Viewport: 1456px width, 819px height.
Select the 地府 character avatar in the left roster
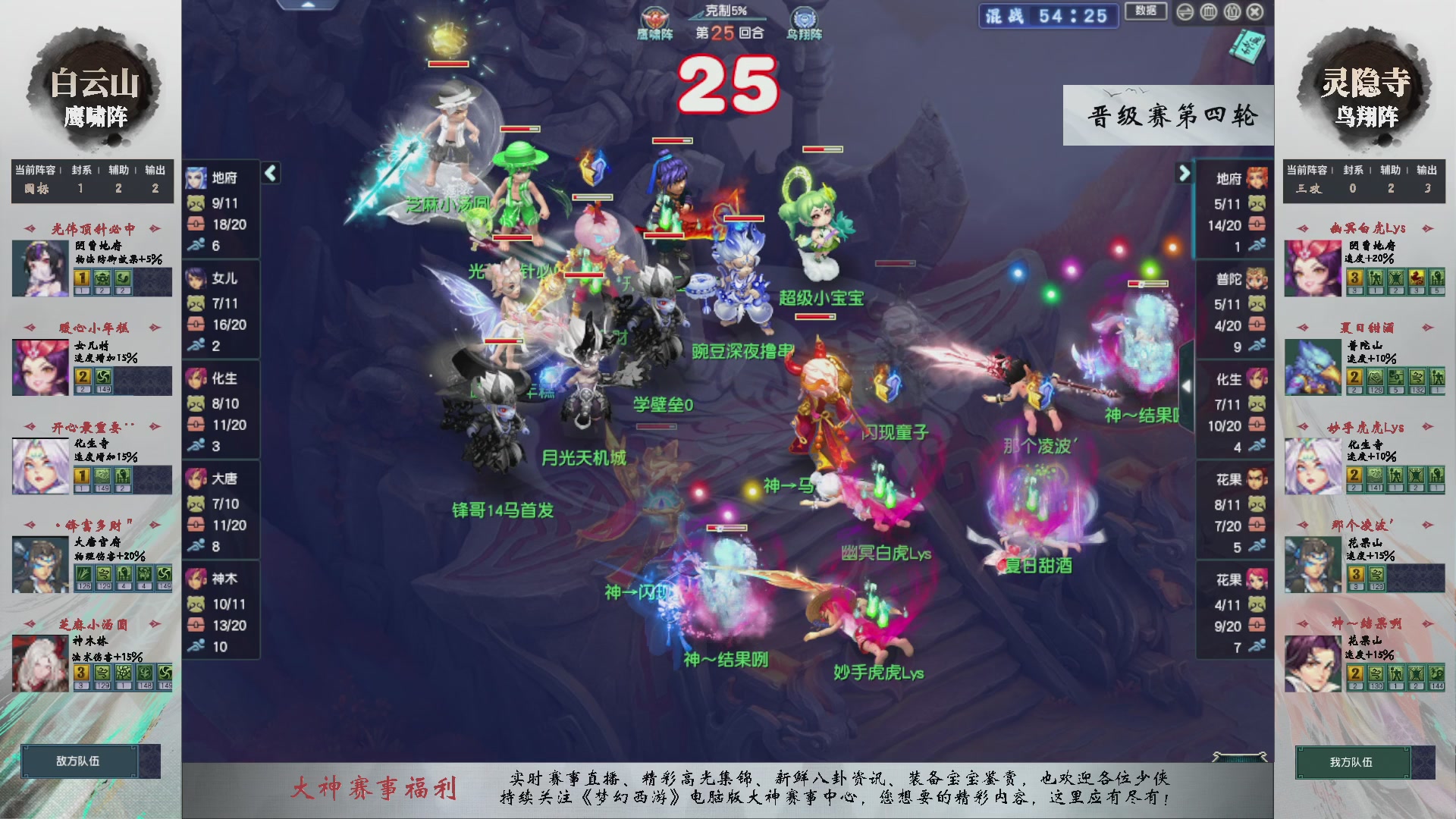tap(195, 177)
